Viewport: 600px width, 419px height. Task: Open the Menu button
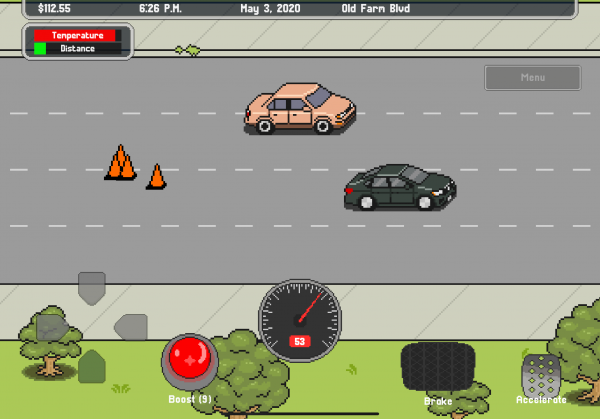click(x=533, y=78)
